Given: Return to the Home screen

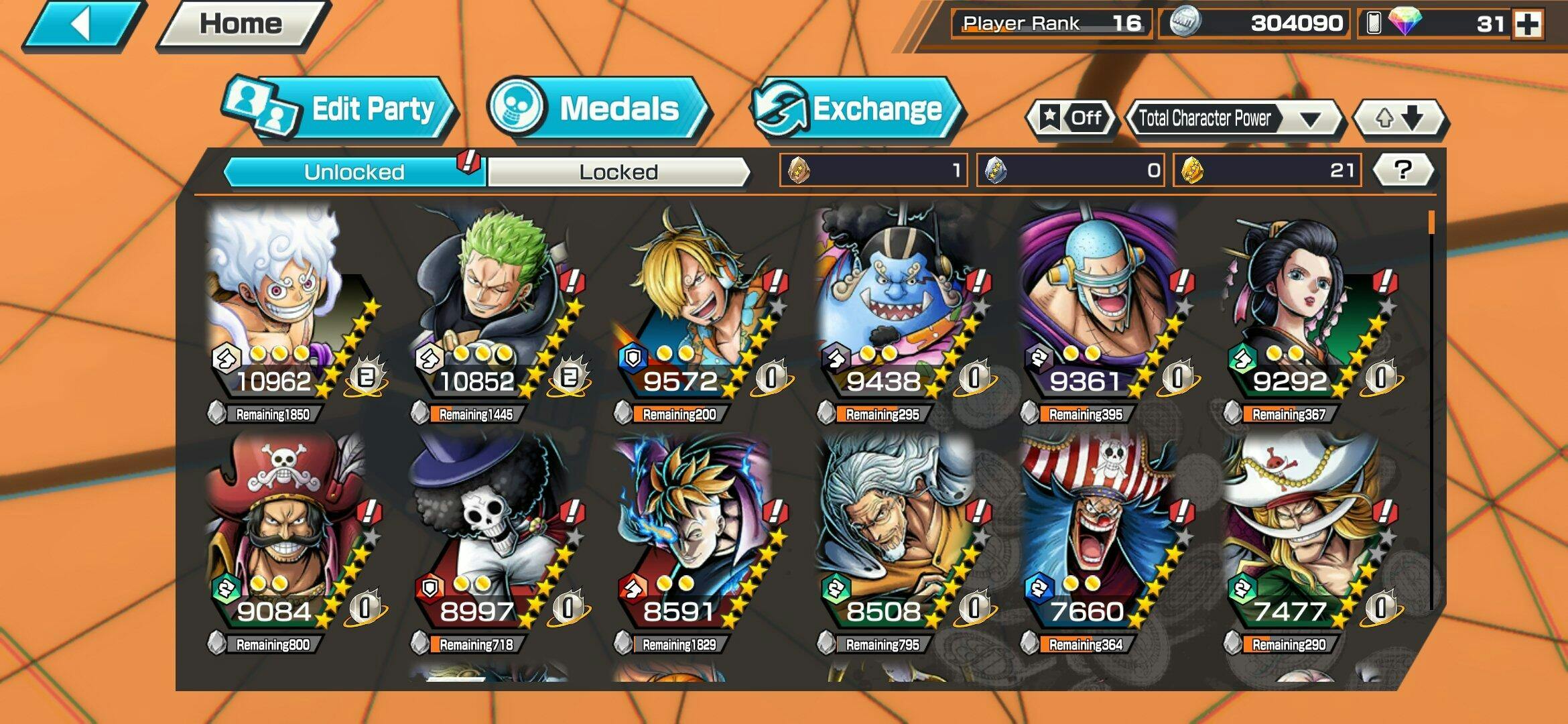Looking at the screenshot, I should click(241, 25).
